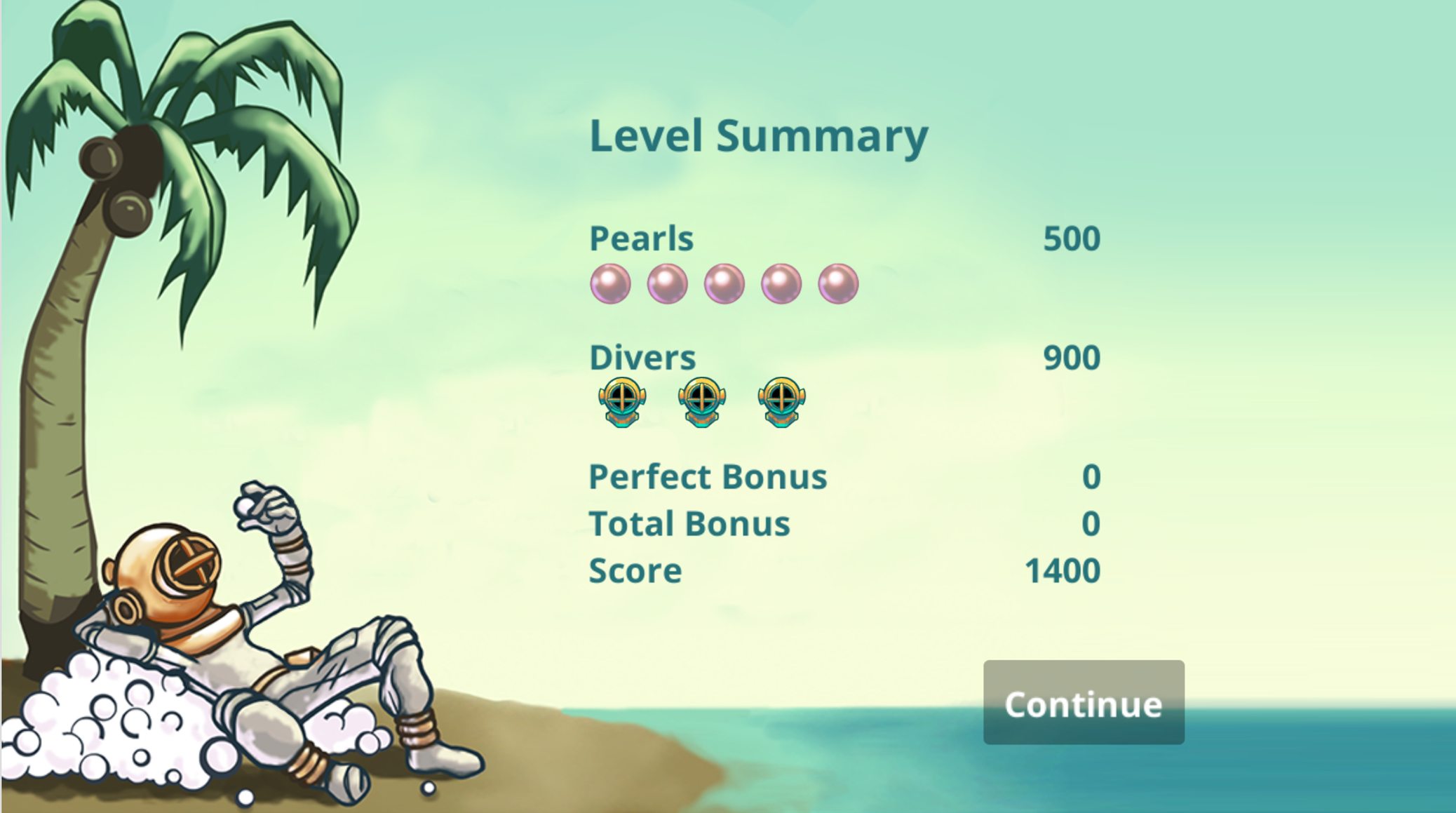Click the Total Bonus label
Image resolution: width=1456 pixels, height=813 pixels.
[689, 523]
